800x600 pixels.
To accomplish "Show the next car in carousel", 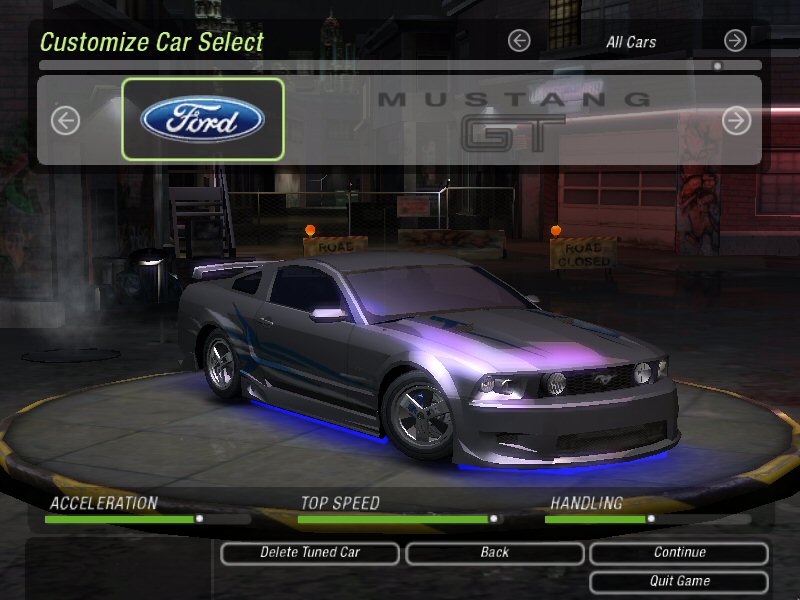I will [736, 121].
